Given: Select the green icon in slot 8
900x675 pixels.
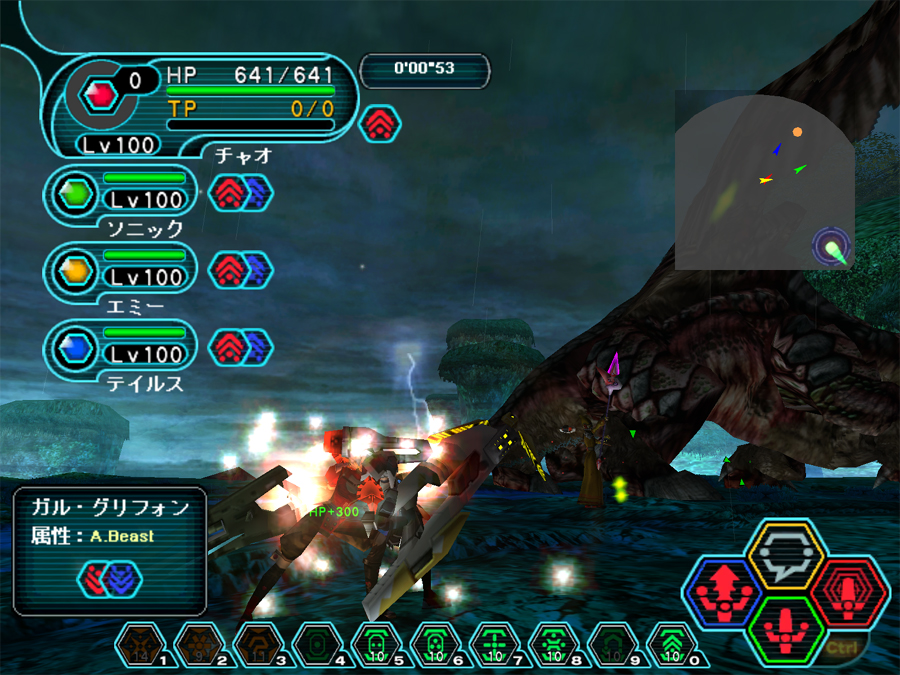Looking at the screenshot, I should coord(554,646).
